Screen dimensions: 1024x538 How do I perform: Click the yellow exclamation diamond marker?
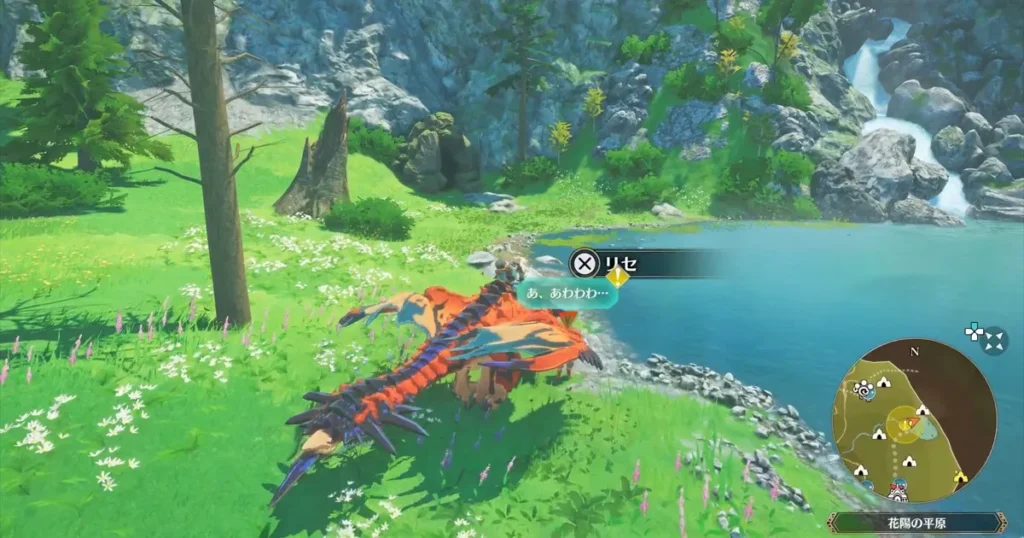(618, 278)
